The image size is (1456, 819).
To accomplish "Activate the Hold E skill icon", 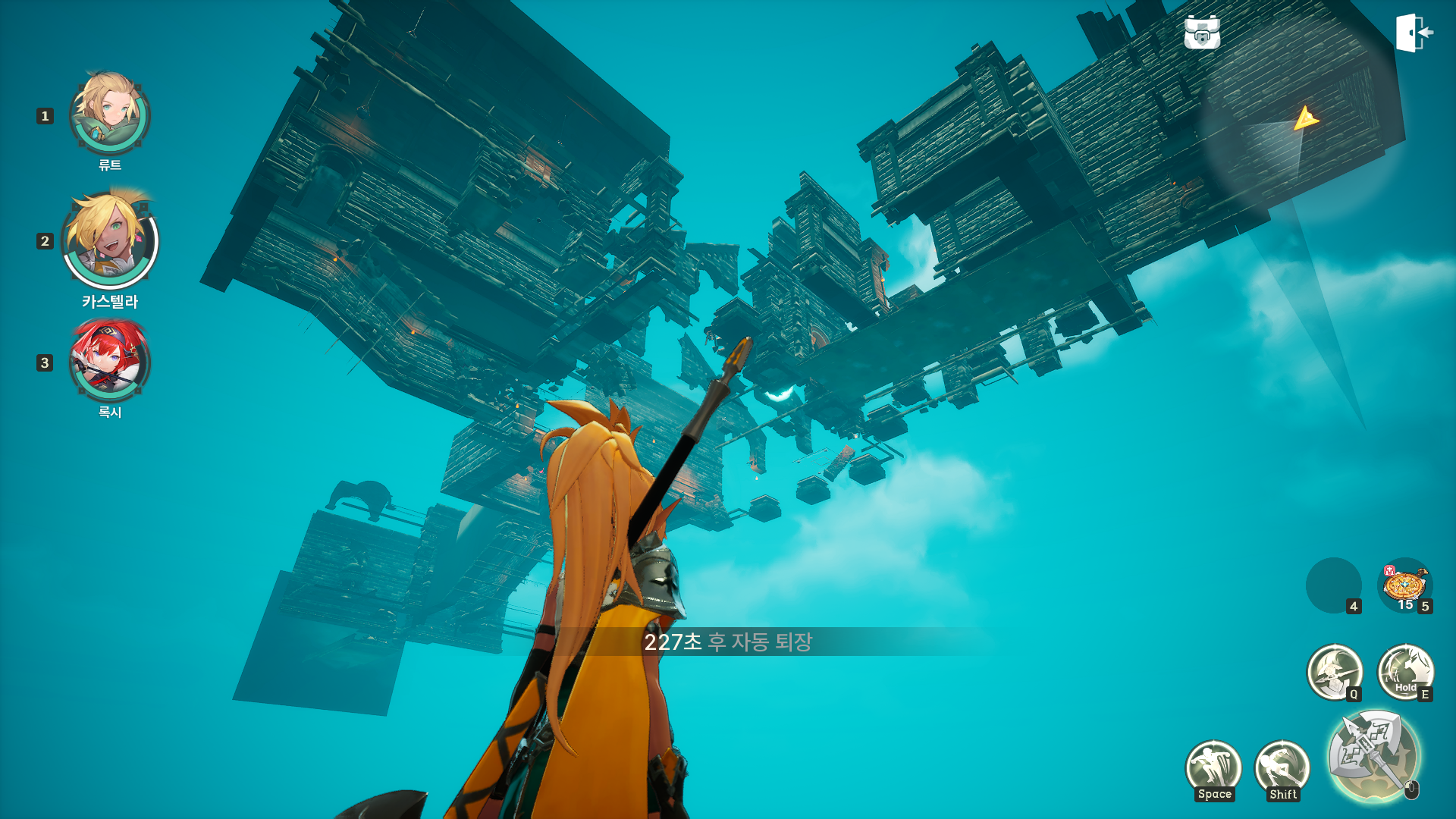I will click(1404, 672).
